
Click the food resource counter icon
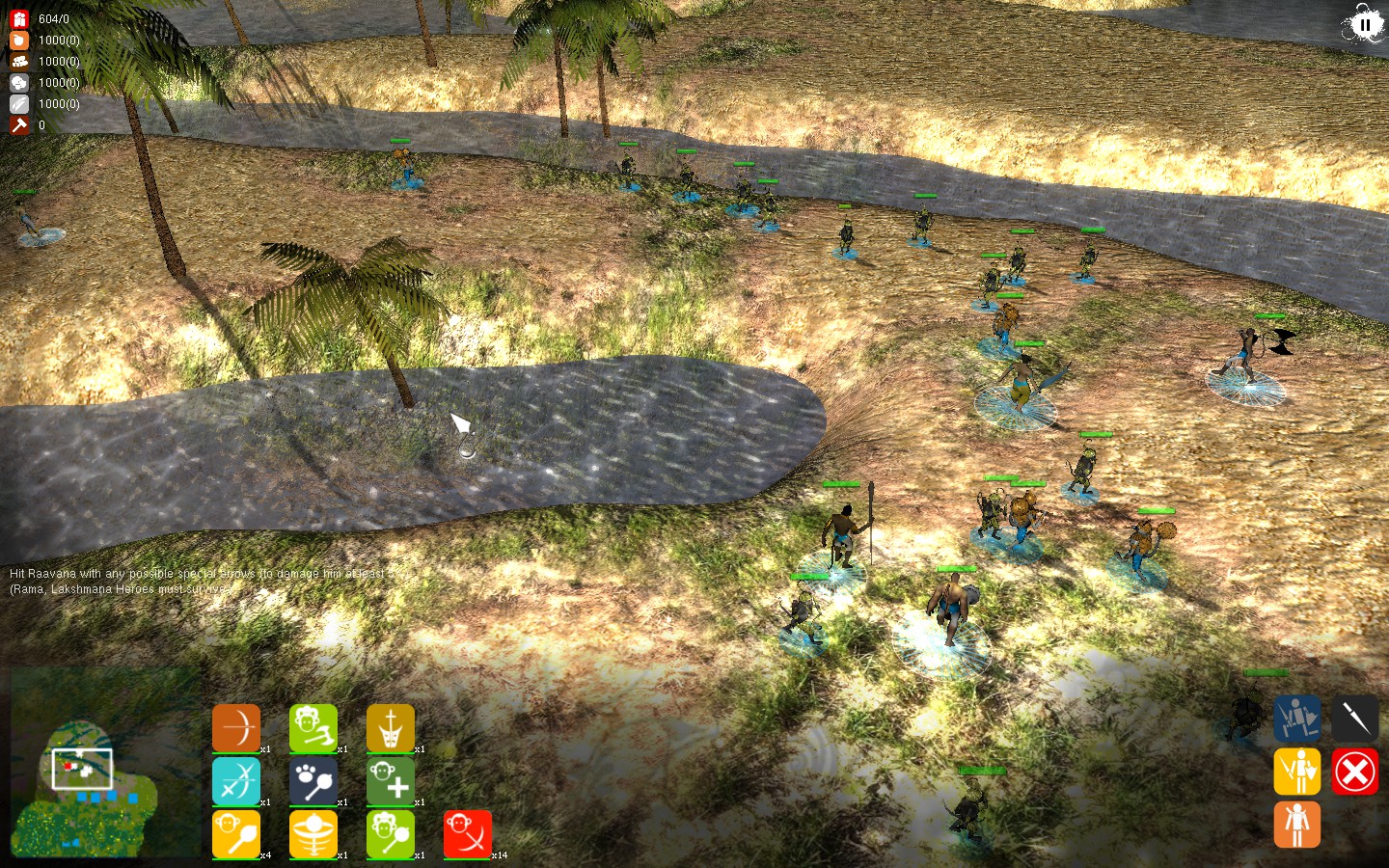click(x=19, y=41)
